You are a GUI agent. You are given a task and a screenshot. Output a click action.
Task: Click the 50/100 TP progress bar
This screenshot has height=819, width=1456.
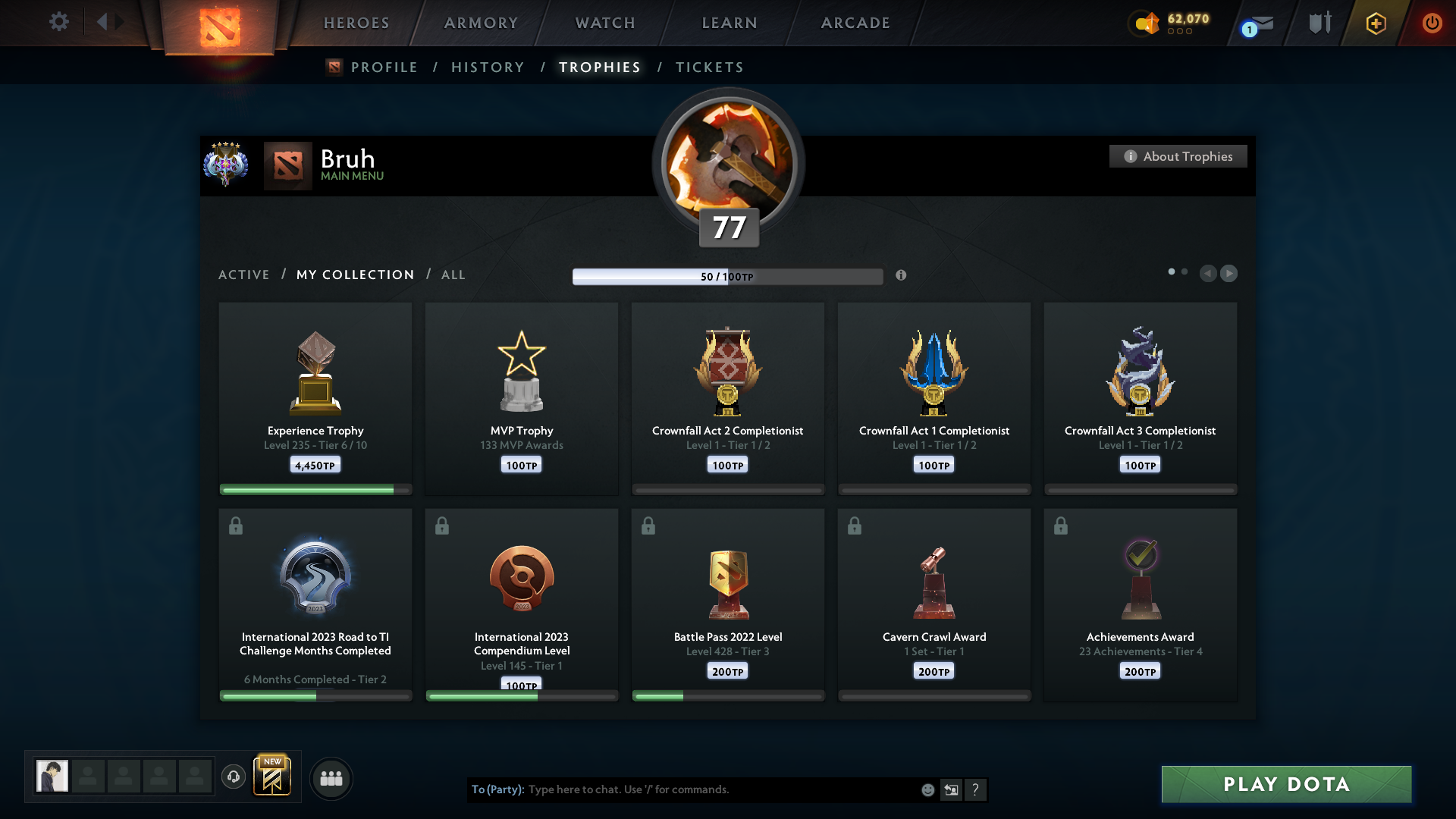coord(728,276)
